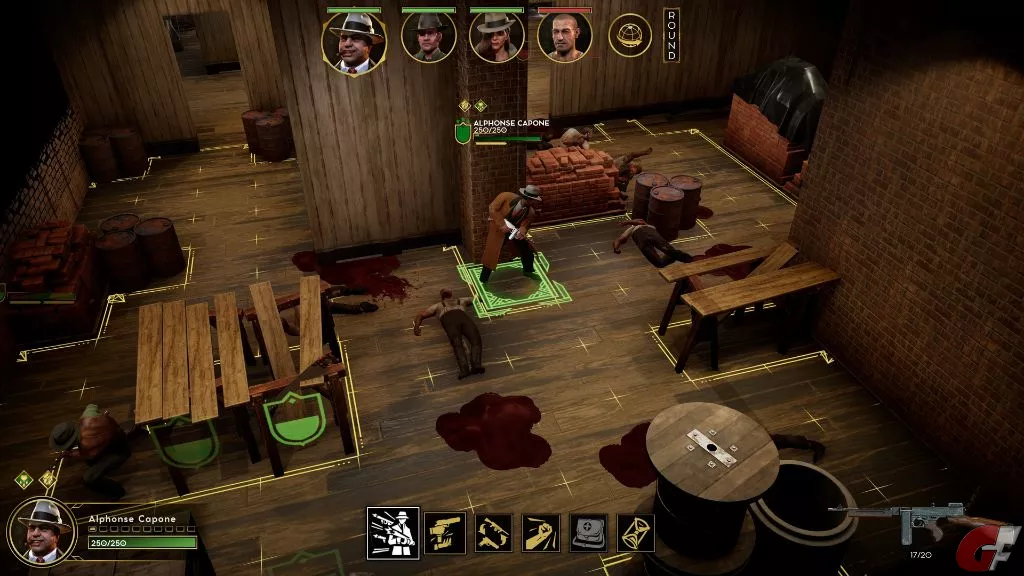Select the bald enemy portrait with red bar
Screen dimensions: 1024x576
(565, 39)
